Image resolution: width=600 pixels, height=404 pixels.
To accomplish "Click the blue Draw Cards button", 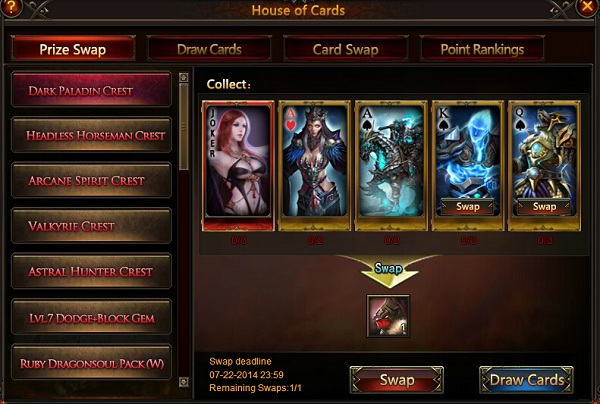I will click(526, 380).
